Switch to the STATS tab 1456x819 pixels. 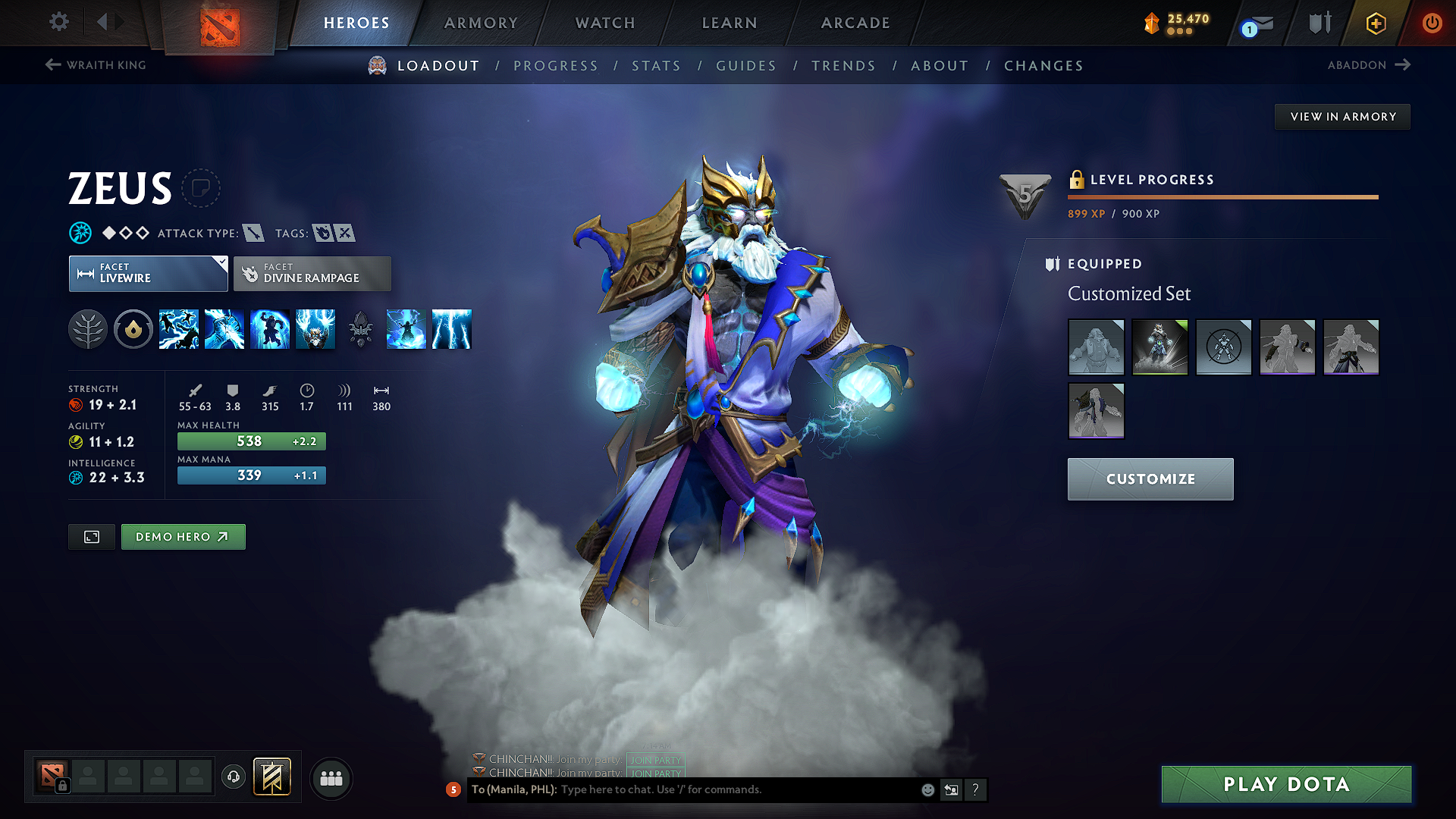[656, 65]
